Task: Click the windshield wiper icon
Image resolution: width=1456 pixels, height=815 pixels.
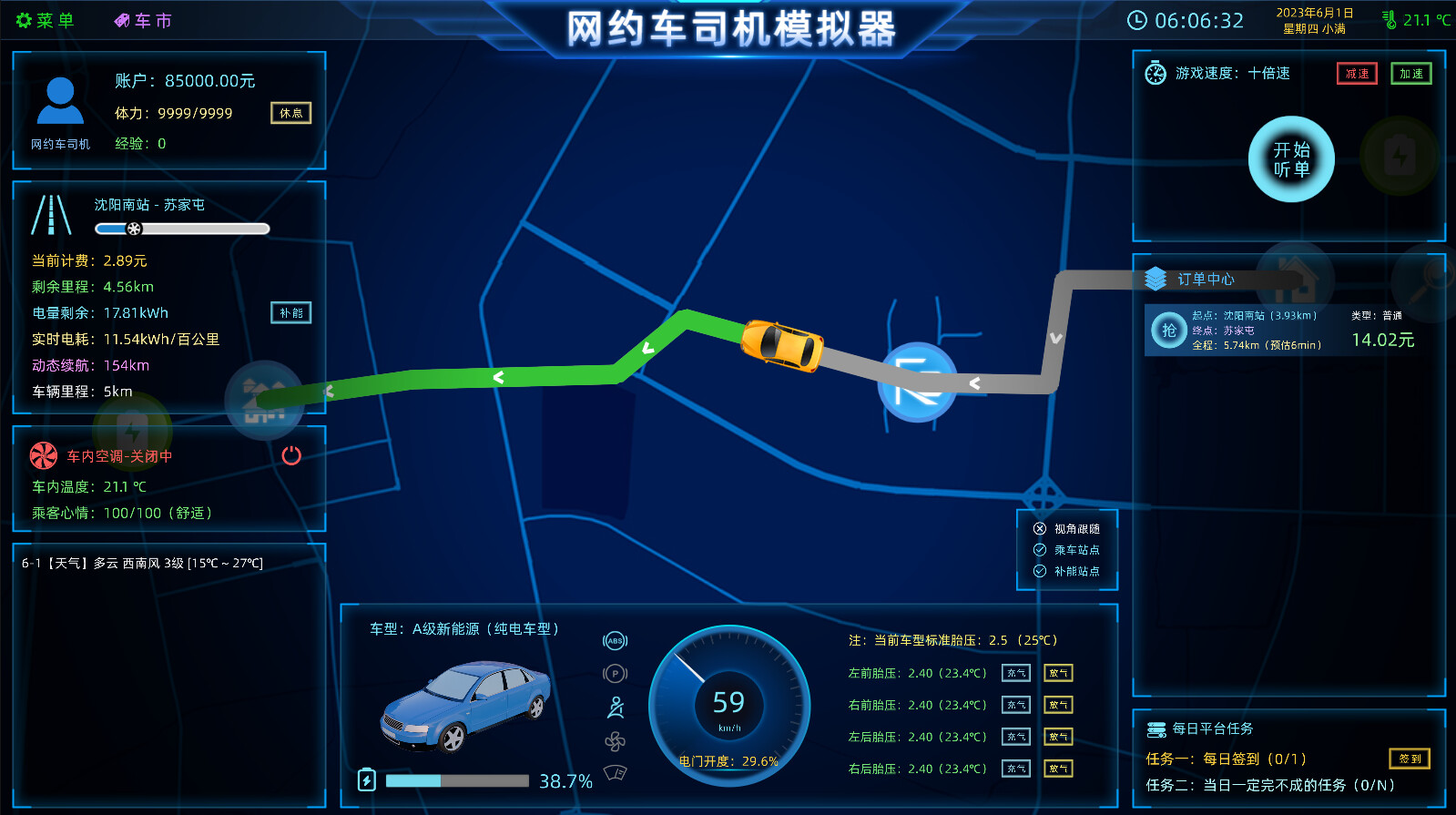Action: [x=615, y=772]
